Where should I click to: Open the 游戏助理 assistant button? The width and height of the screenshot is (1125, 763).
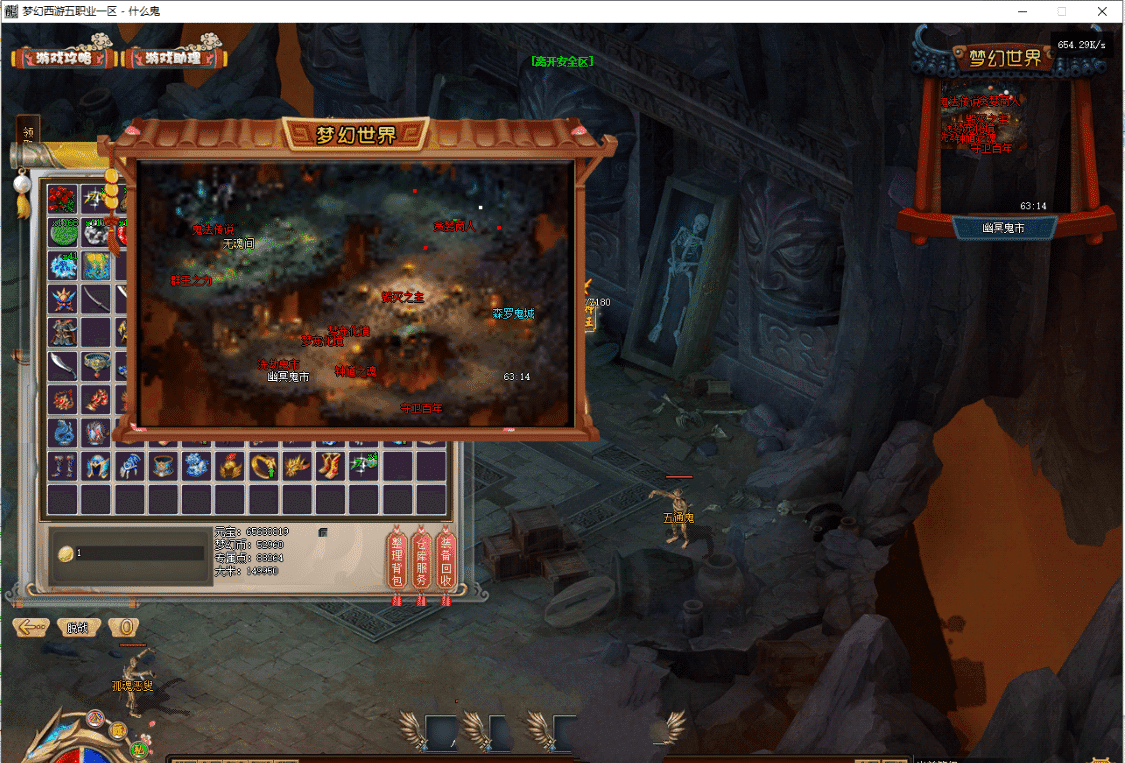tap(173, 58)
